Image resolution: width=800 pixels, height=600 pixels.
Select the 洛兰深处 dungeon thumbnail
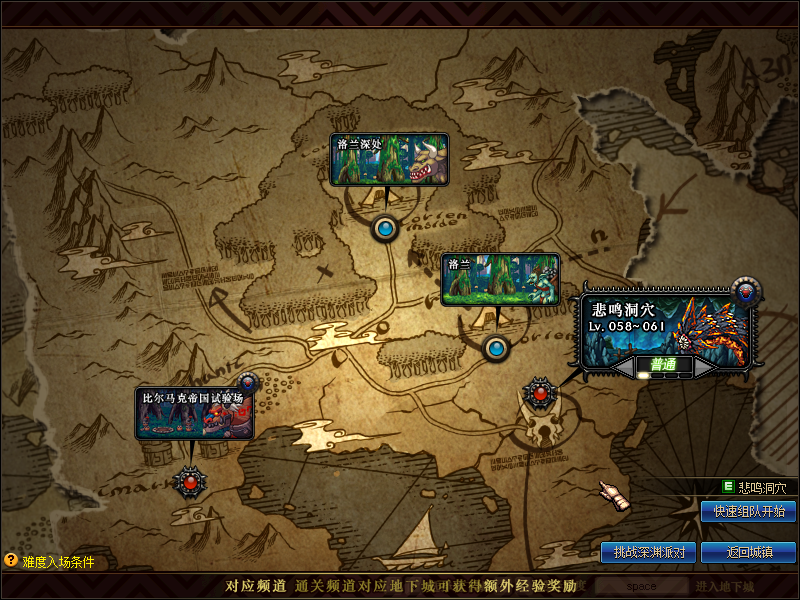[x=389, y=159]
